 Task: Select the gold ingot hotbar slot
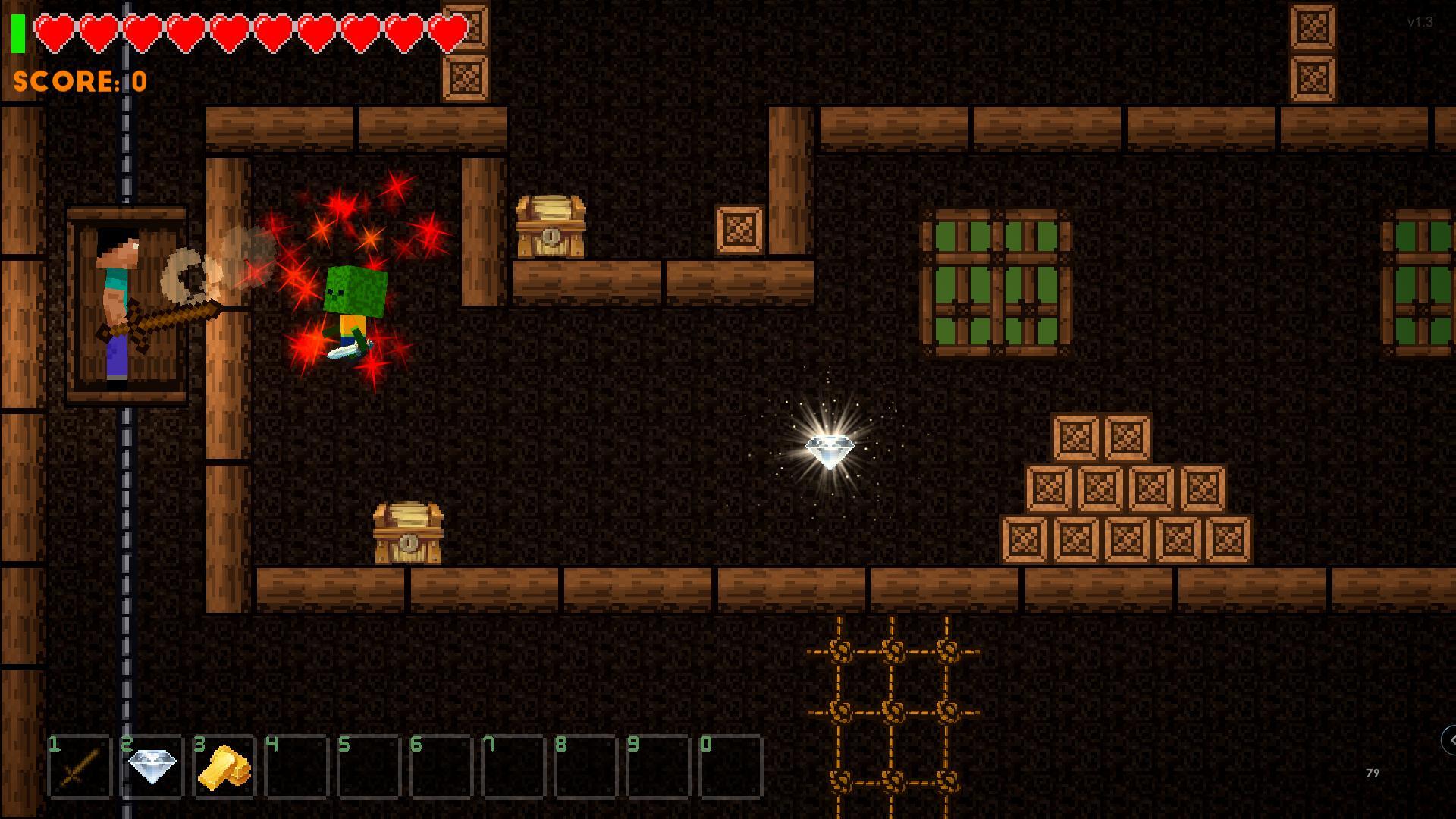click(x=224, y=767)
